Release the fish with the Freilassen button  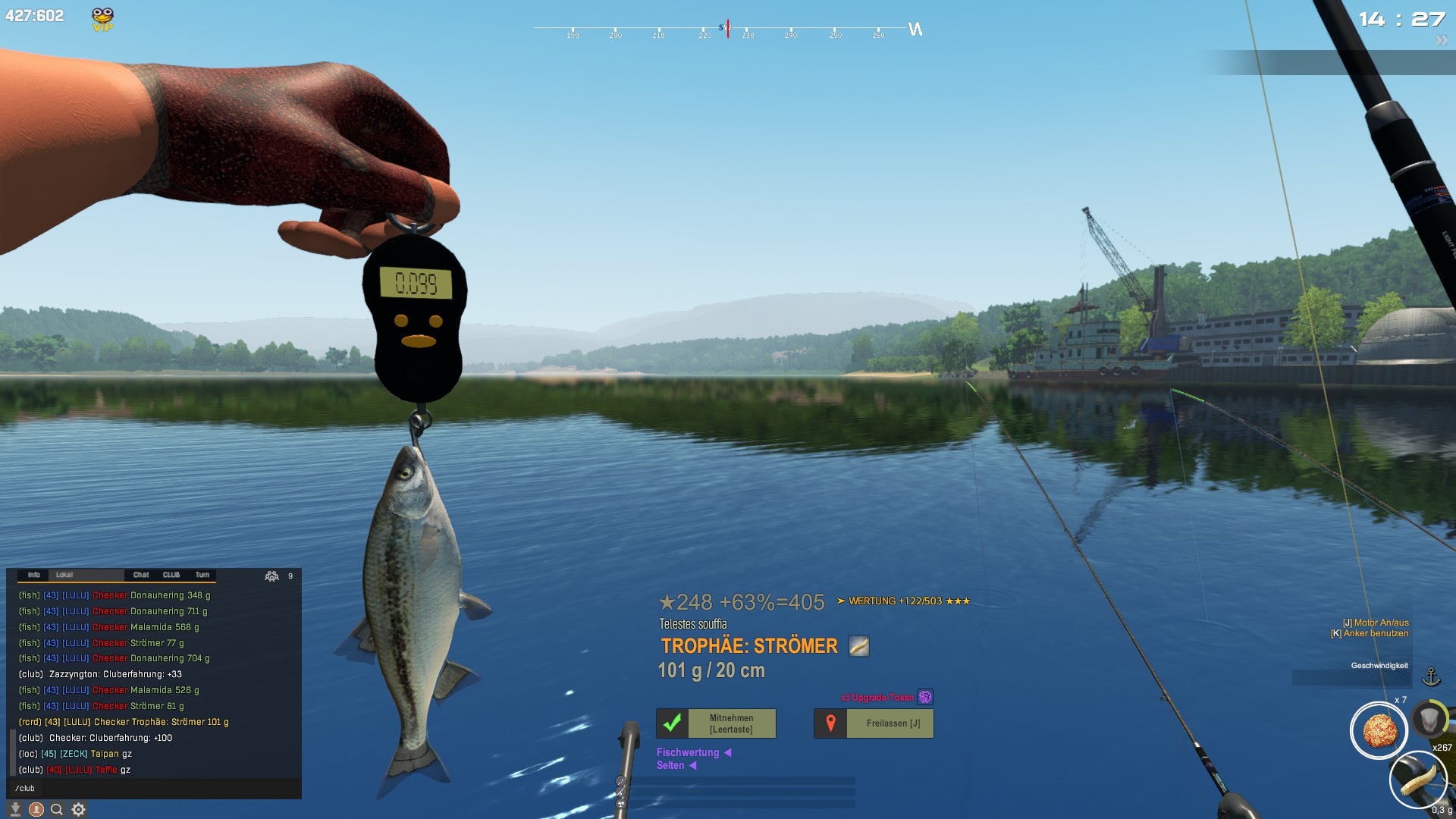click(874, 723)
